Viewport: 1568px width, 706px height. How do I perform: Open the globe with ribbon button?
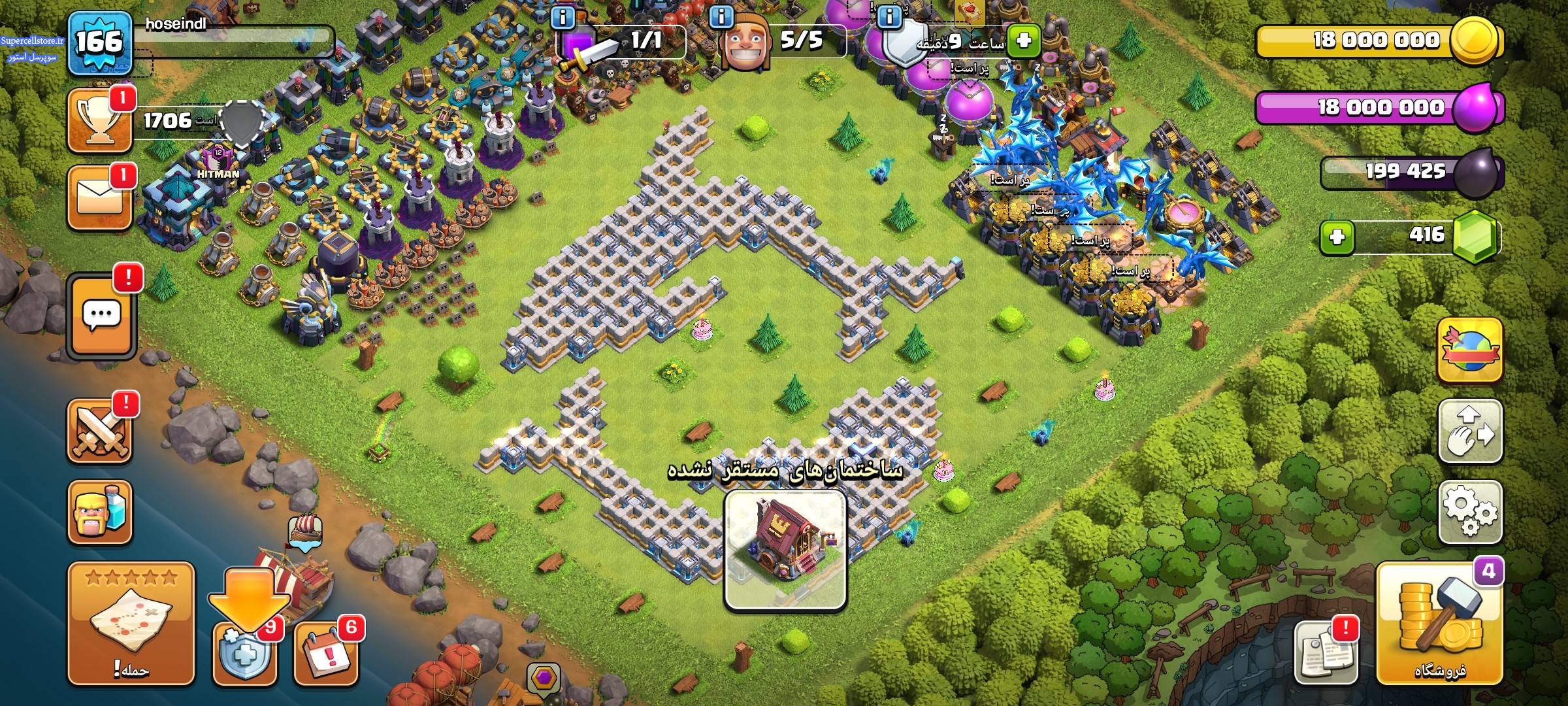point(1470,350)
